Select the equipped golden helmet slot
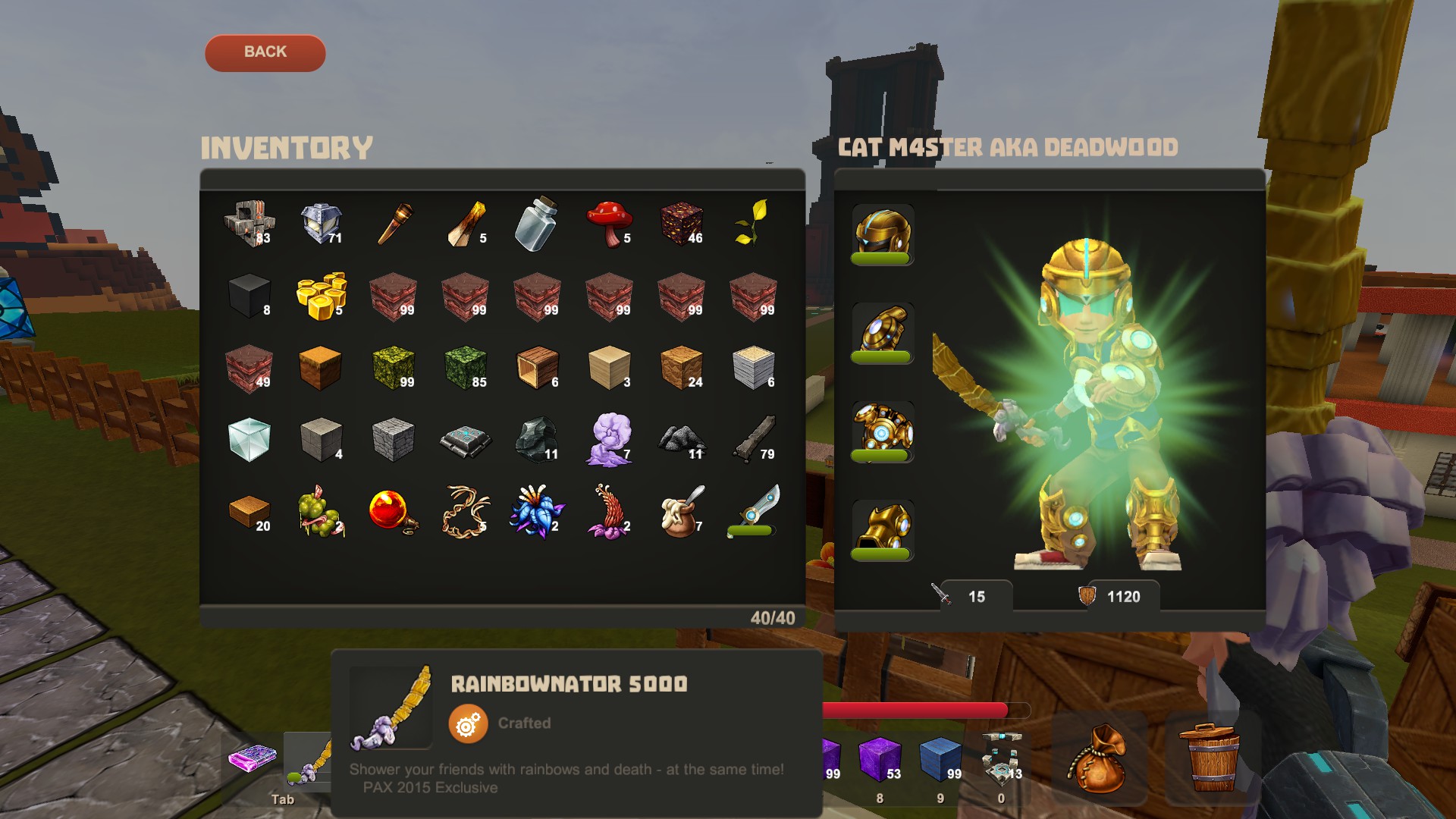Screen dimensions: 1456x819 (882, 234)
